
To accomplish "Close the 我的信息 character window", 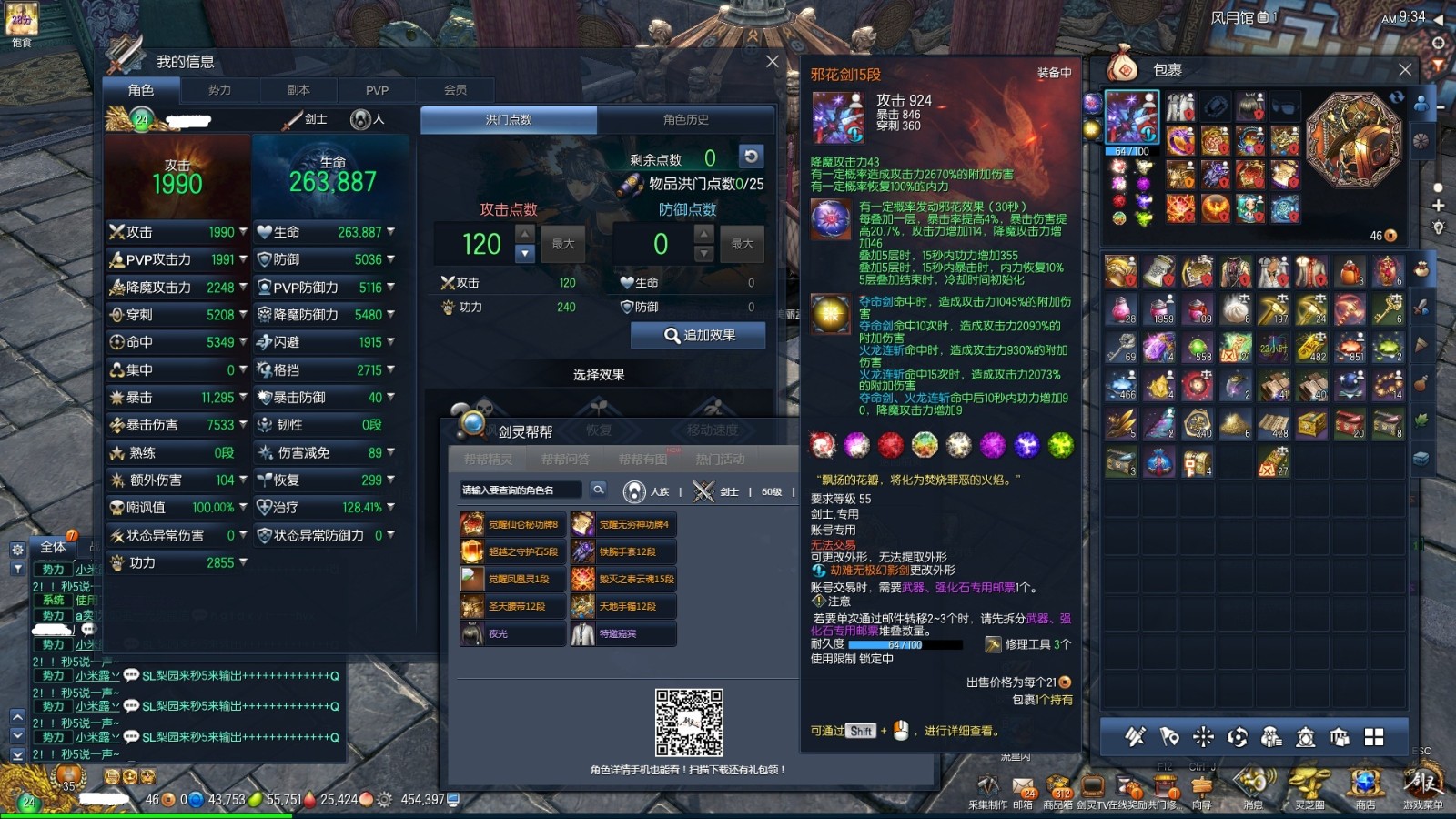I will (x=772, y=62).
